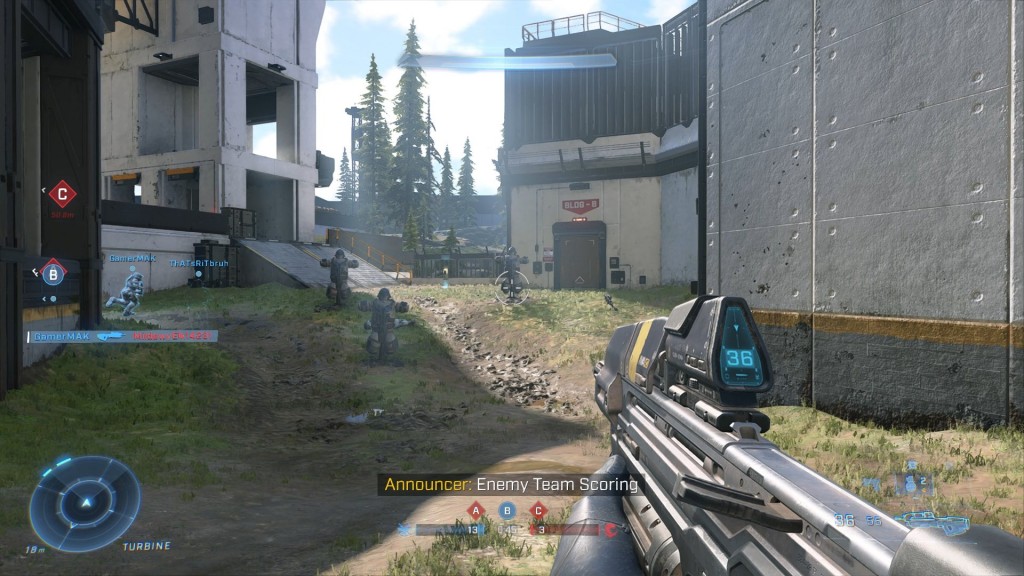Click the red team emblem on scoreboard
Viewport: 1024px width, 576px height.
[x=609, y=529]
